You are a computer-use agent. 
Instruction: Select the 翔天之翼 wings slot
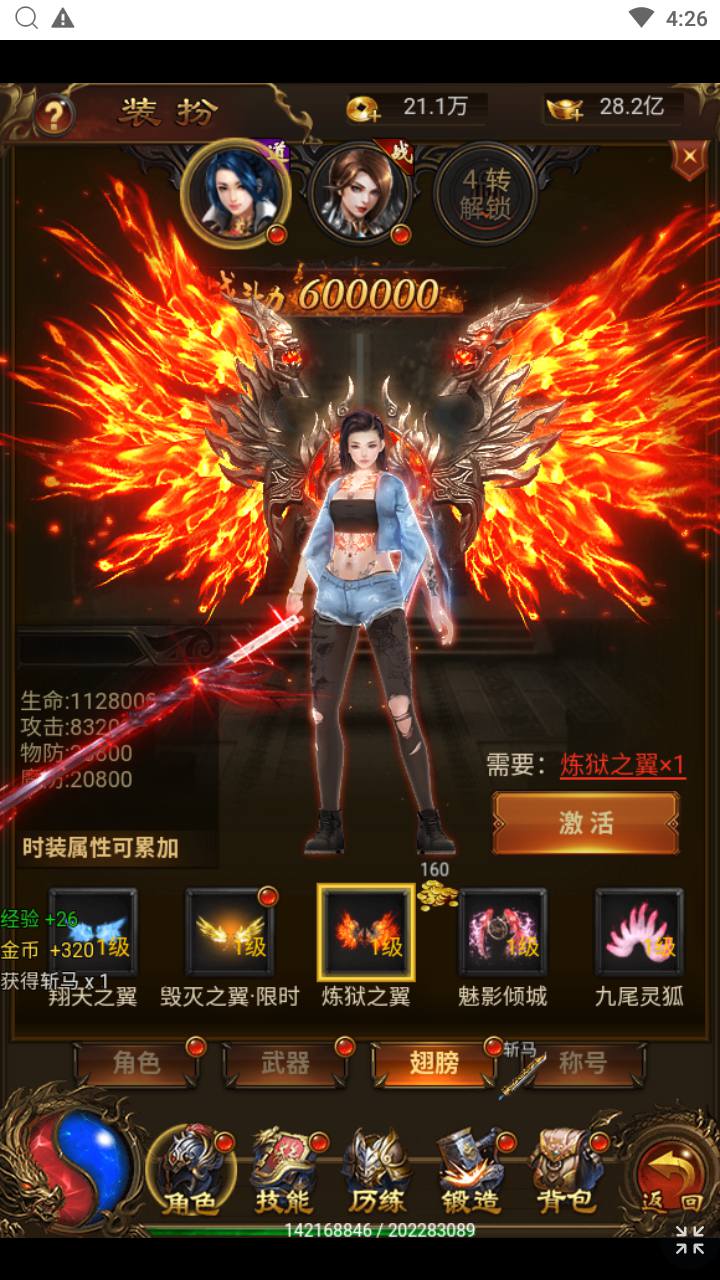coord(93,932)
